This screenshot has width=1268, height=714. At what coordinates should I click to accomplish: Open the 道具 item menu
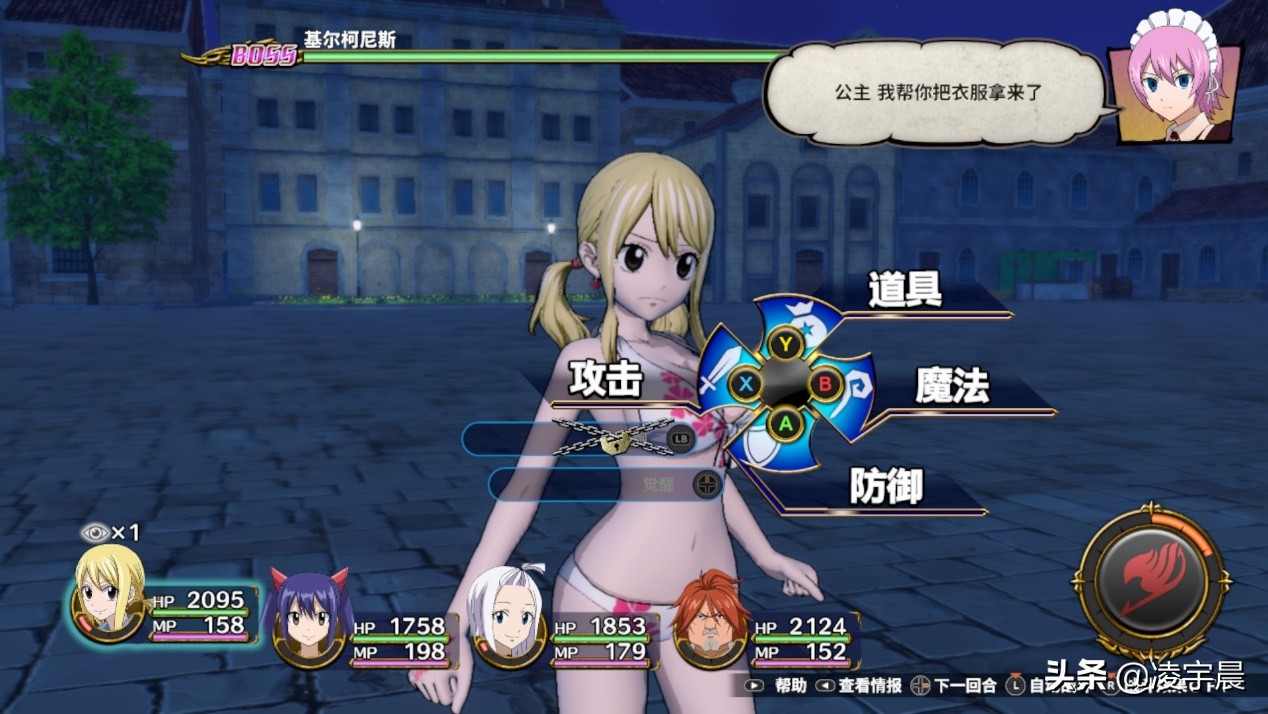[x=904, y=290]
